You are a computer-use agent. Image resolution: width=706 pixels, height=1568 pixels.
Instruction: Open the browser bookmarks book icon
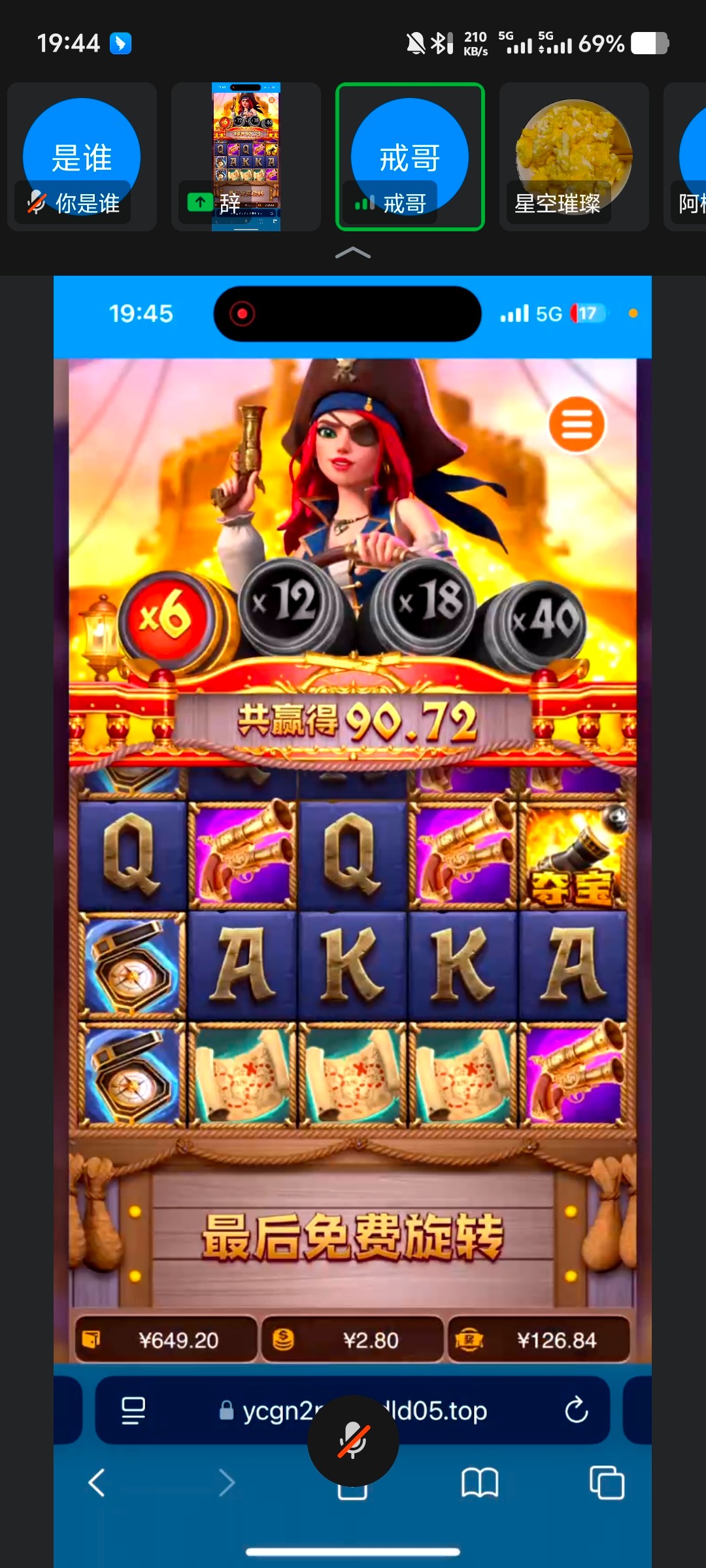(x=479, y=1483)
